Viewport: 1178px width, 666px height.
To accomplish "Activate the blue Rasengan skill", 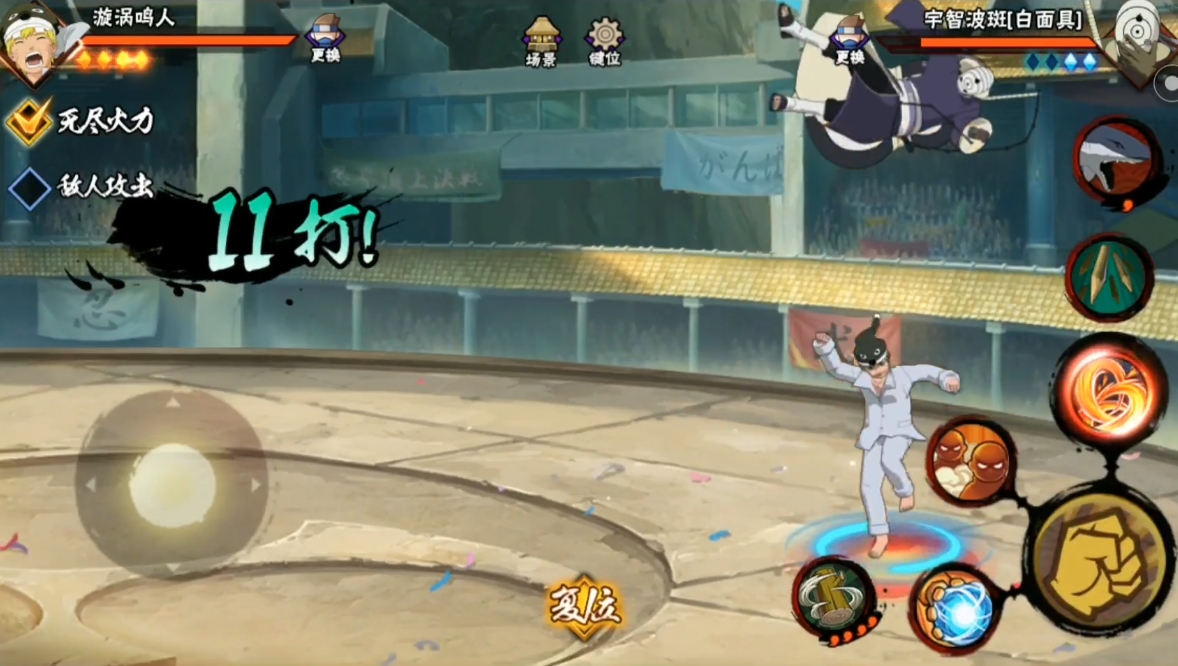I will tap(953, 607).
